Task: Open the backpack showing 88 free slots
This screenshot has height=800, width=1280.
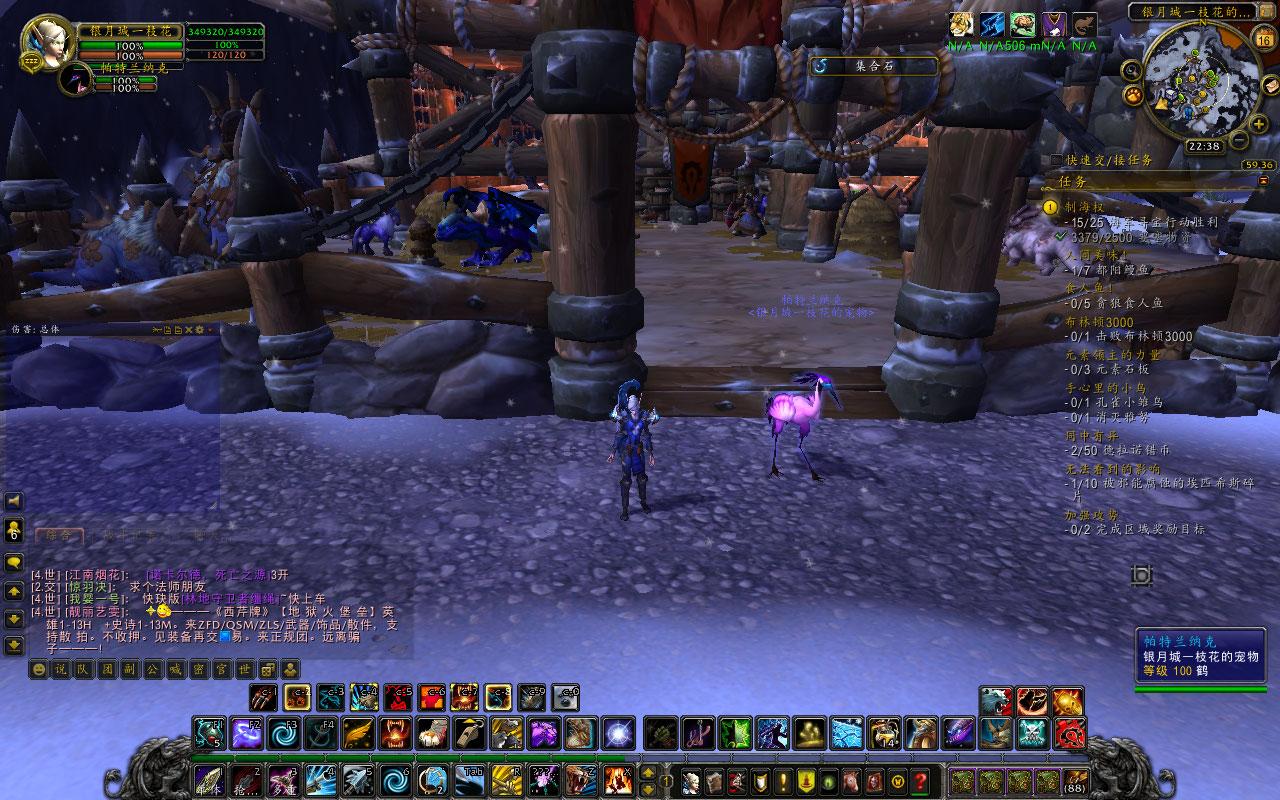Action: pos(1076,780)
